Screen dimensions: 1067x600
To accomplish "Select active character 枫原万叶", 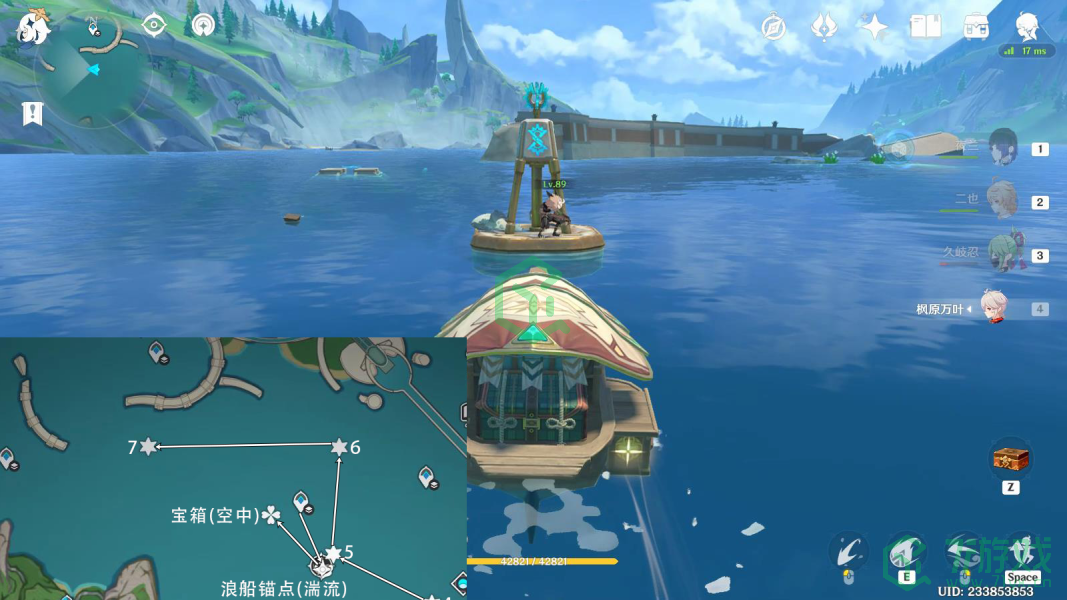I will pos(994,308).
